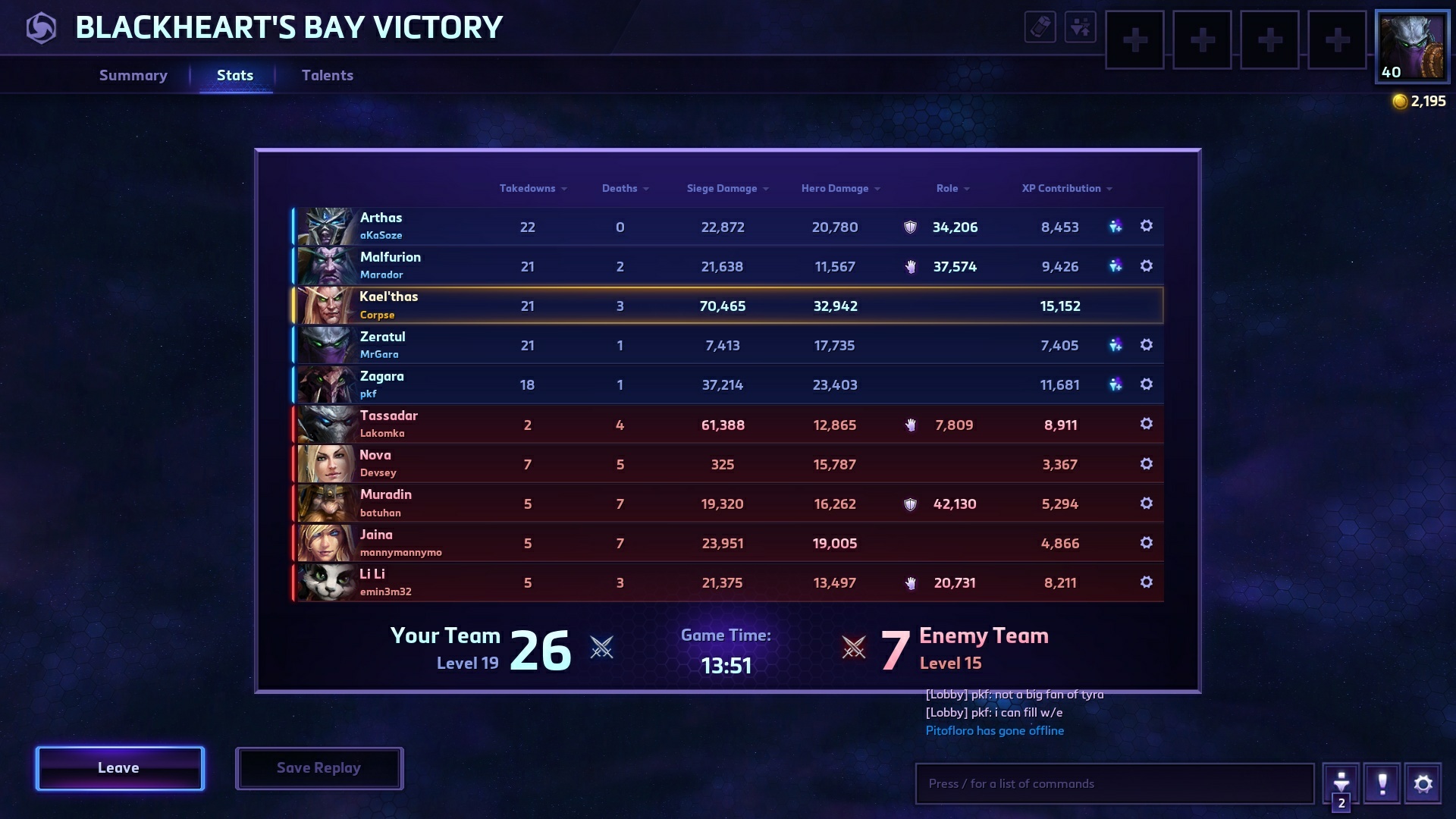
Task: Click the chat command input field
Action: (x=1114, y=783)
